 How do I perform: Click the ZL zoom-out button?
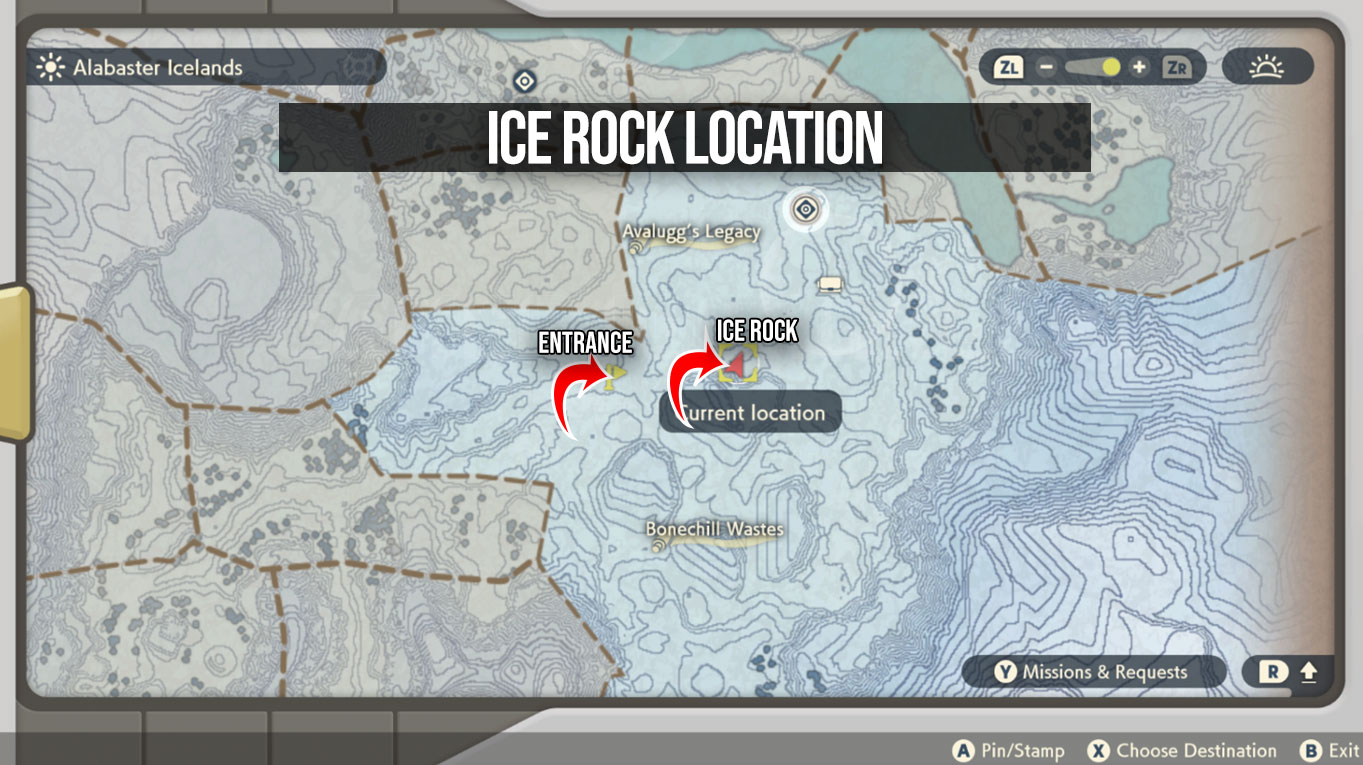pos(1010,68)
